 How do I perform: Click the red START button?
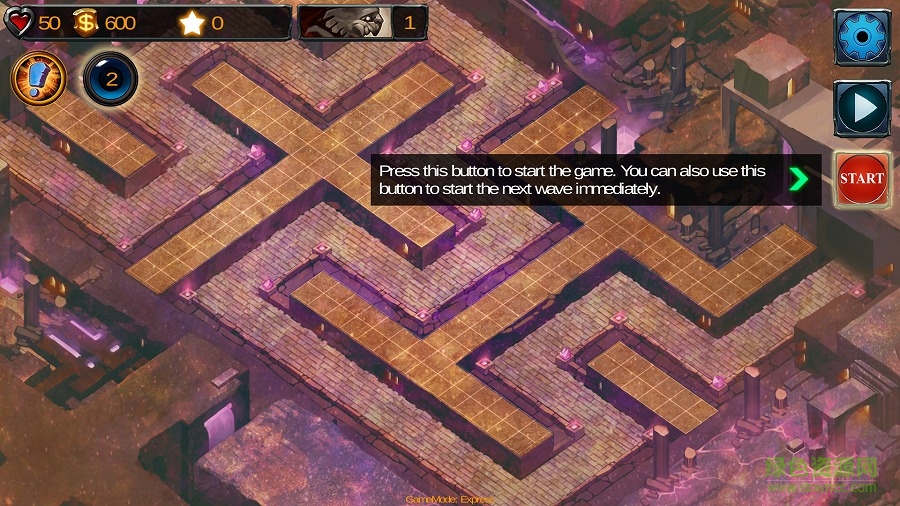click(x=862, y=179)
